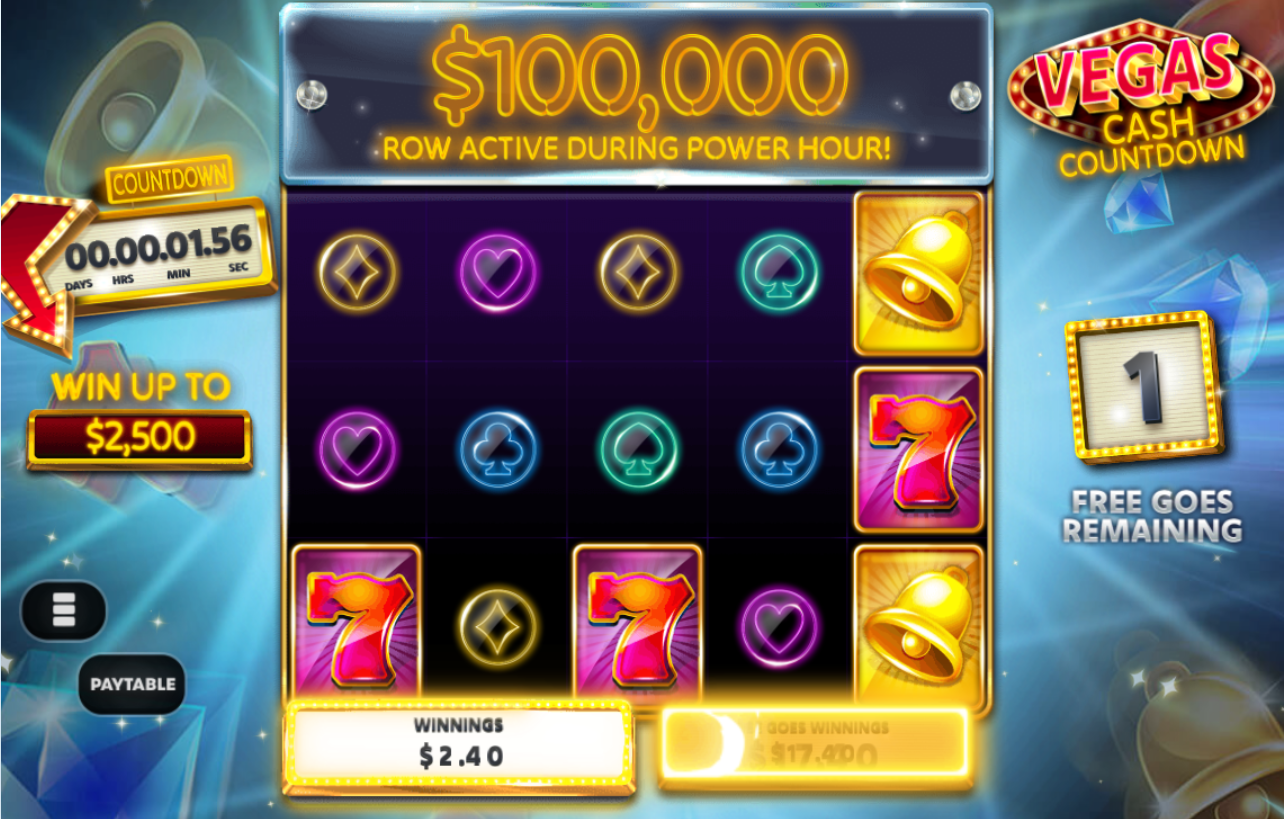The height and width of the screenshot is (819, 1284).
Task: Click the red 7 symbol in the middle row
Action: (916, 448)
